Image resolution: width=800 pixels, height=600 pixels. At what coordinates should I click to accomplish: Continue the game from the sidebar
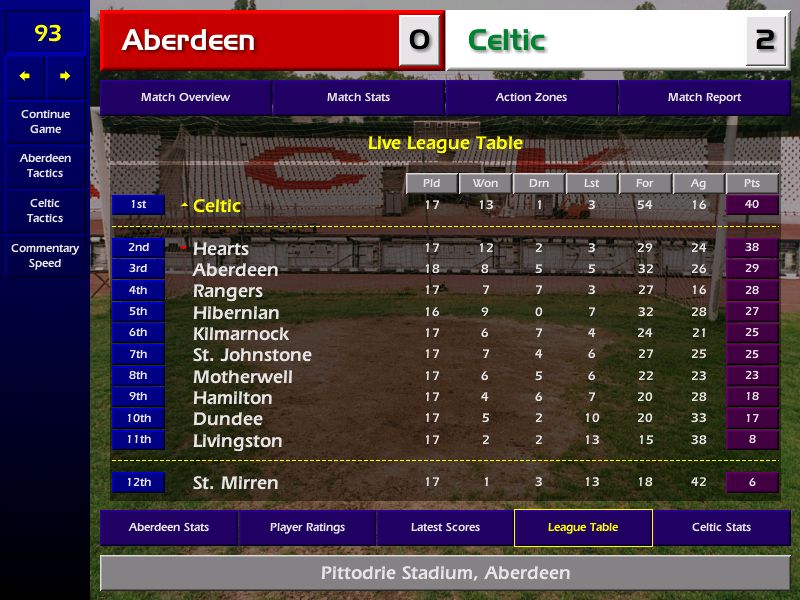click(x=45, y=121)
